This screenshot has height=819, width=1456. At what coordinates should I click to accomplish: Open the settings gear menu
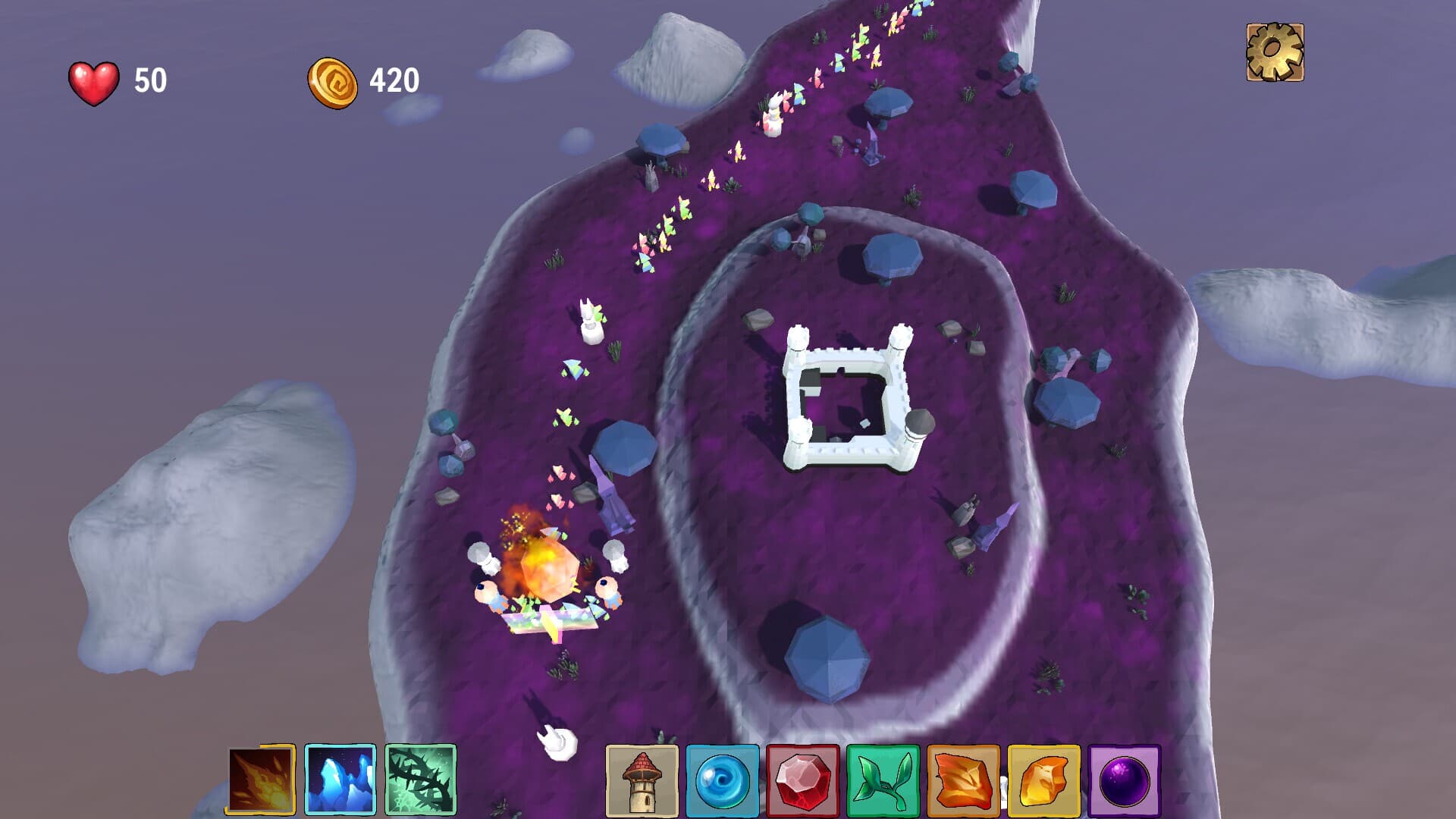coord(1275,52)
